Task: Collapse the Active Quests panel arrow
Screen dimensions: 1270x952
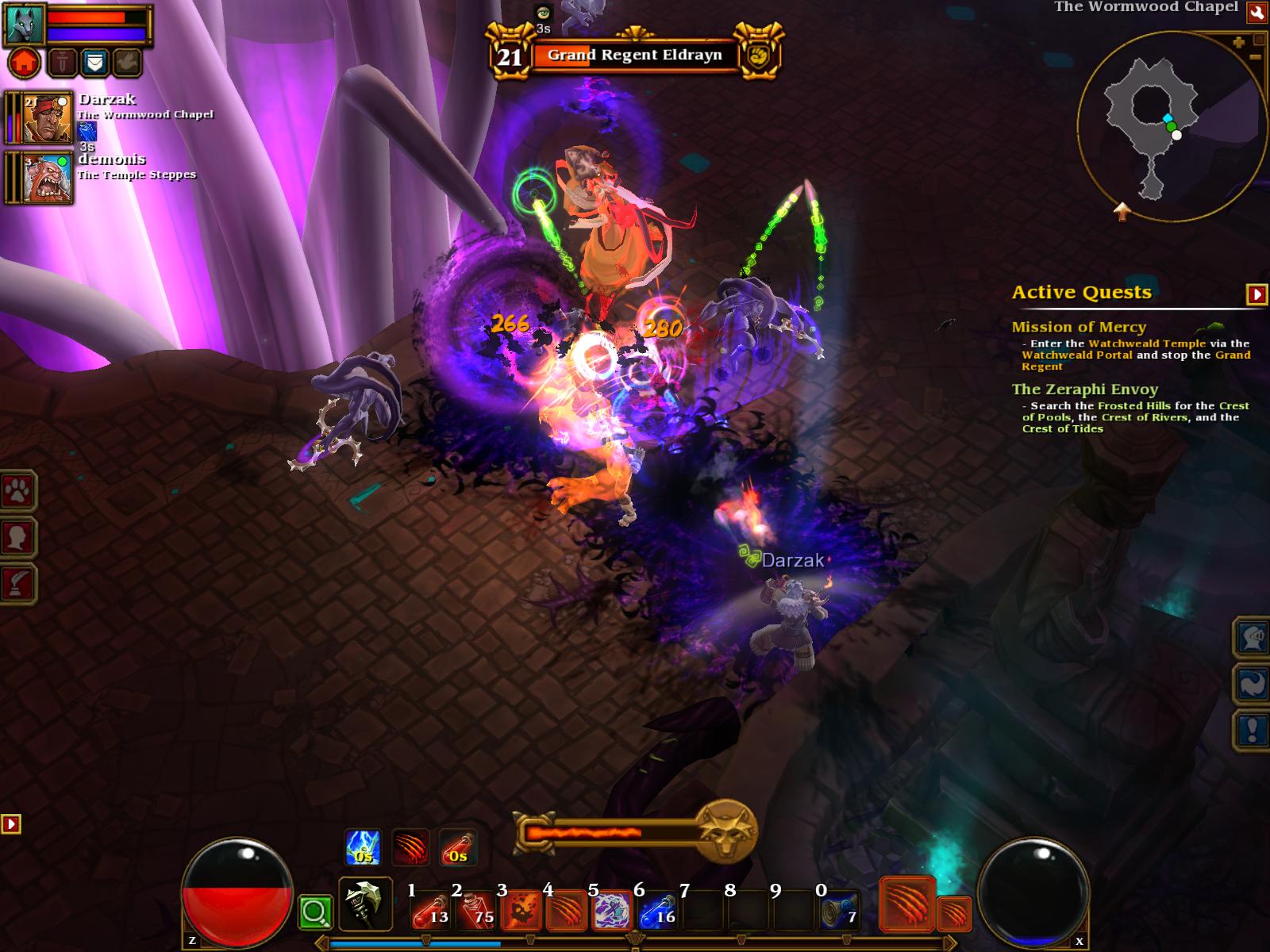Action: click(x=1257, y=294)
